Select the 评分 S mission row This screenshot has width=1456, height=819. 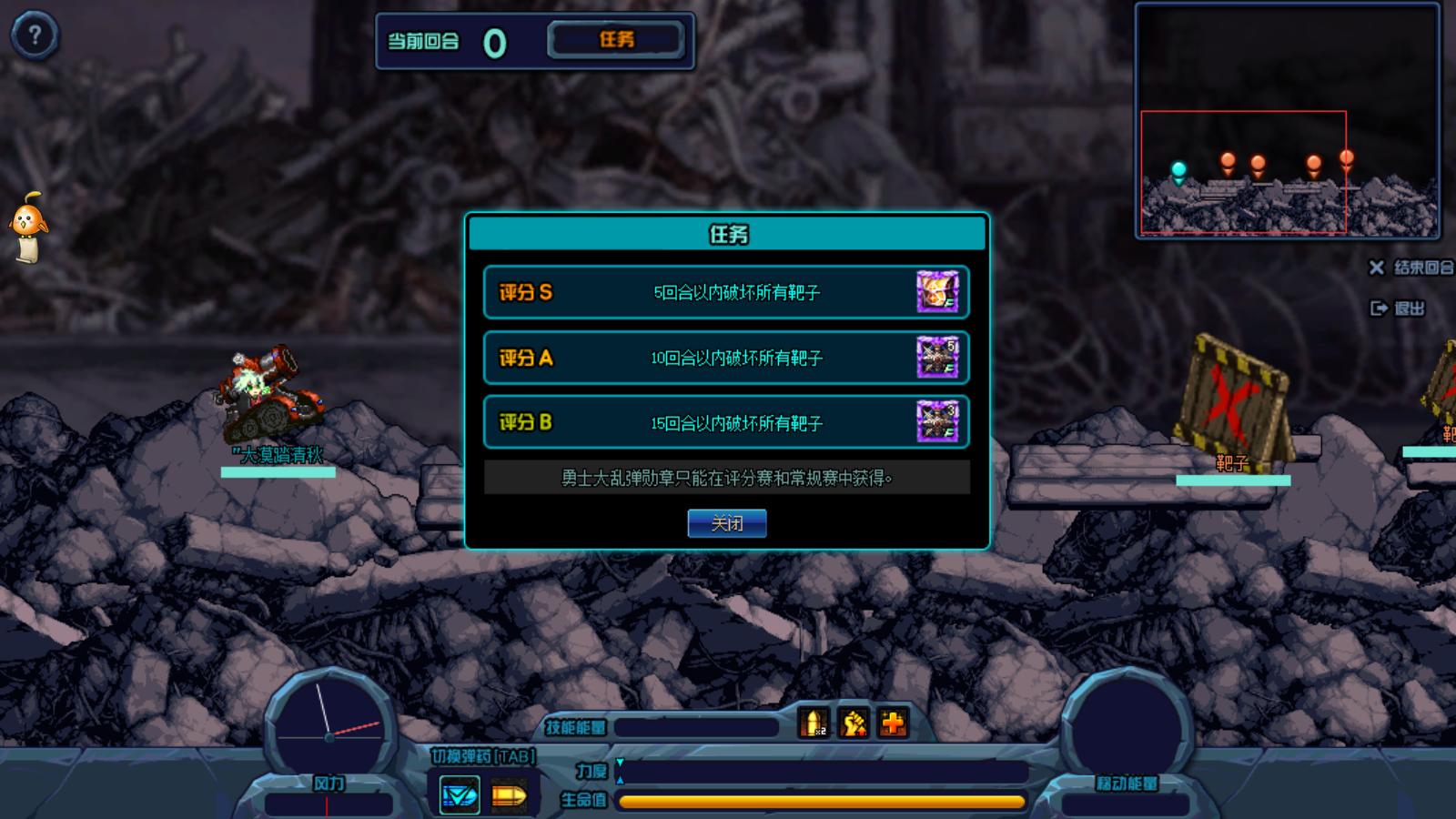pyautogui.click(x=725, y=292)
